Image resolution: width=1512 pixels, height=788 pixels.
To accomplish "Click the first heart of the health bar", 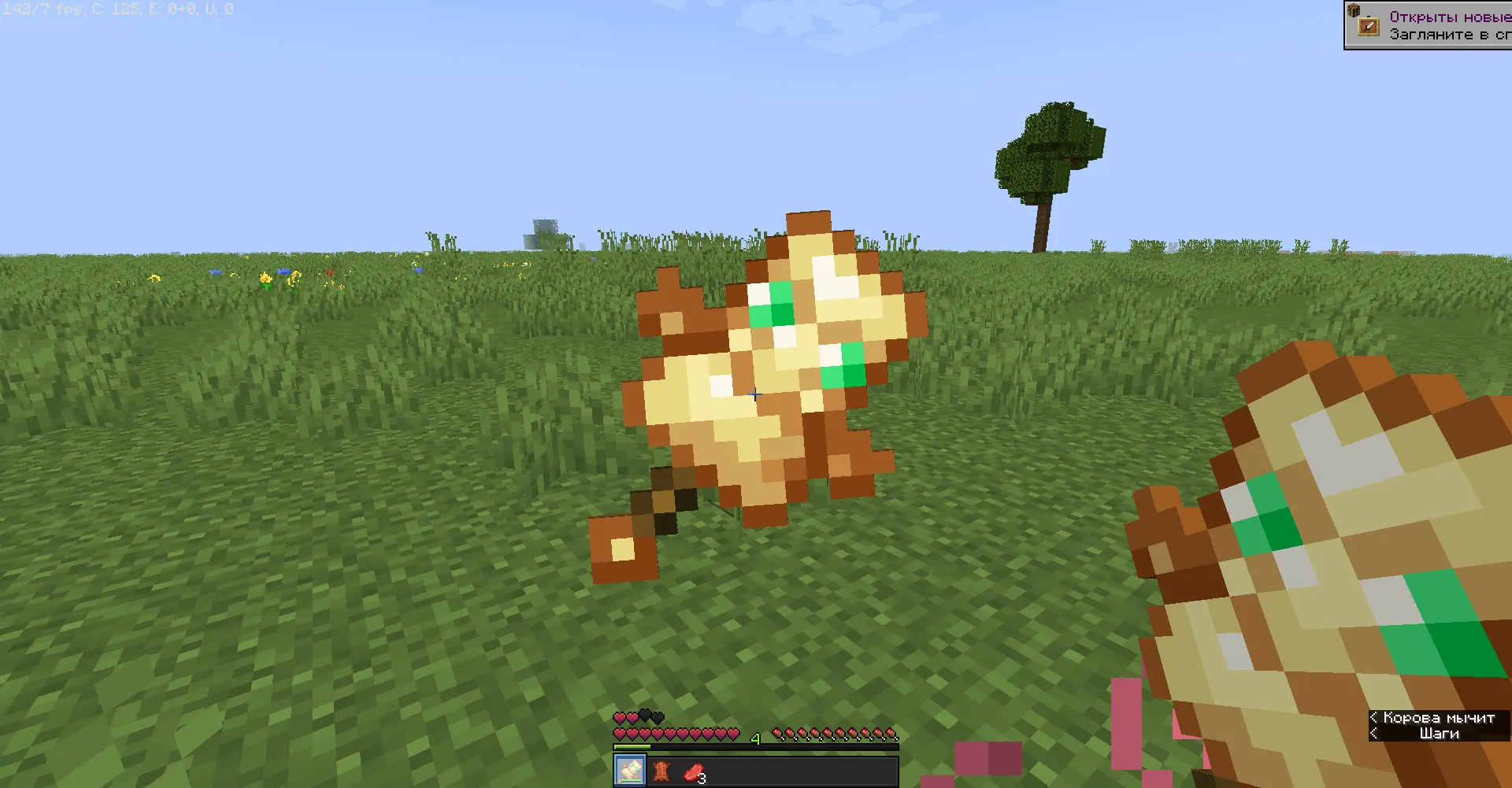I will 621,734.
